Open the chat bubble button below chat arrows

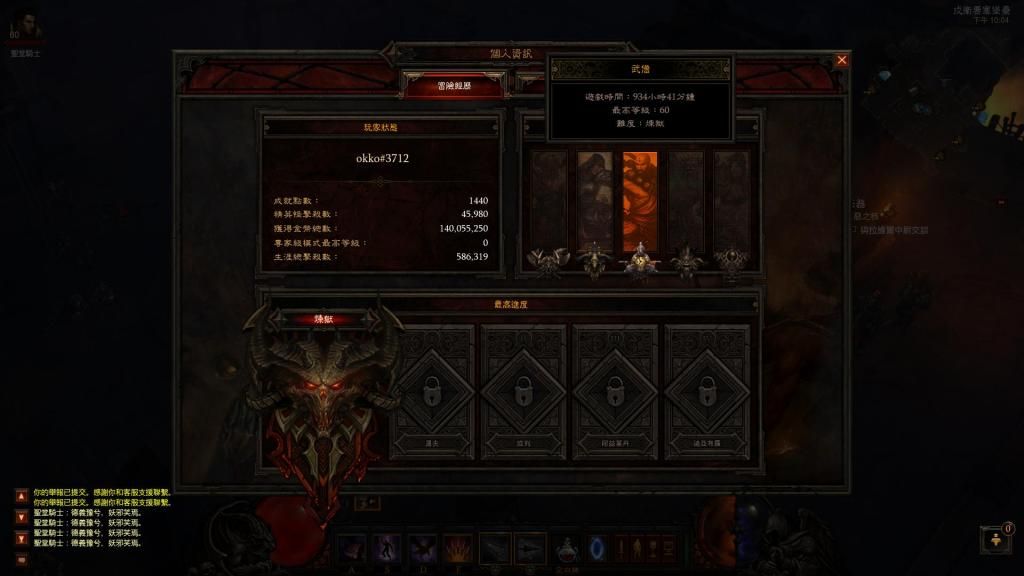coord(21,559)
